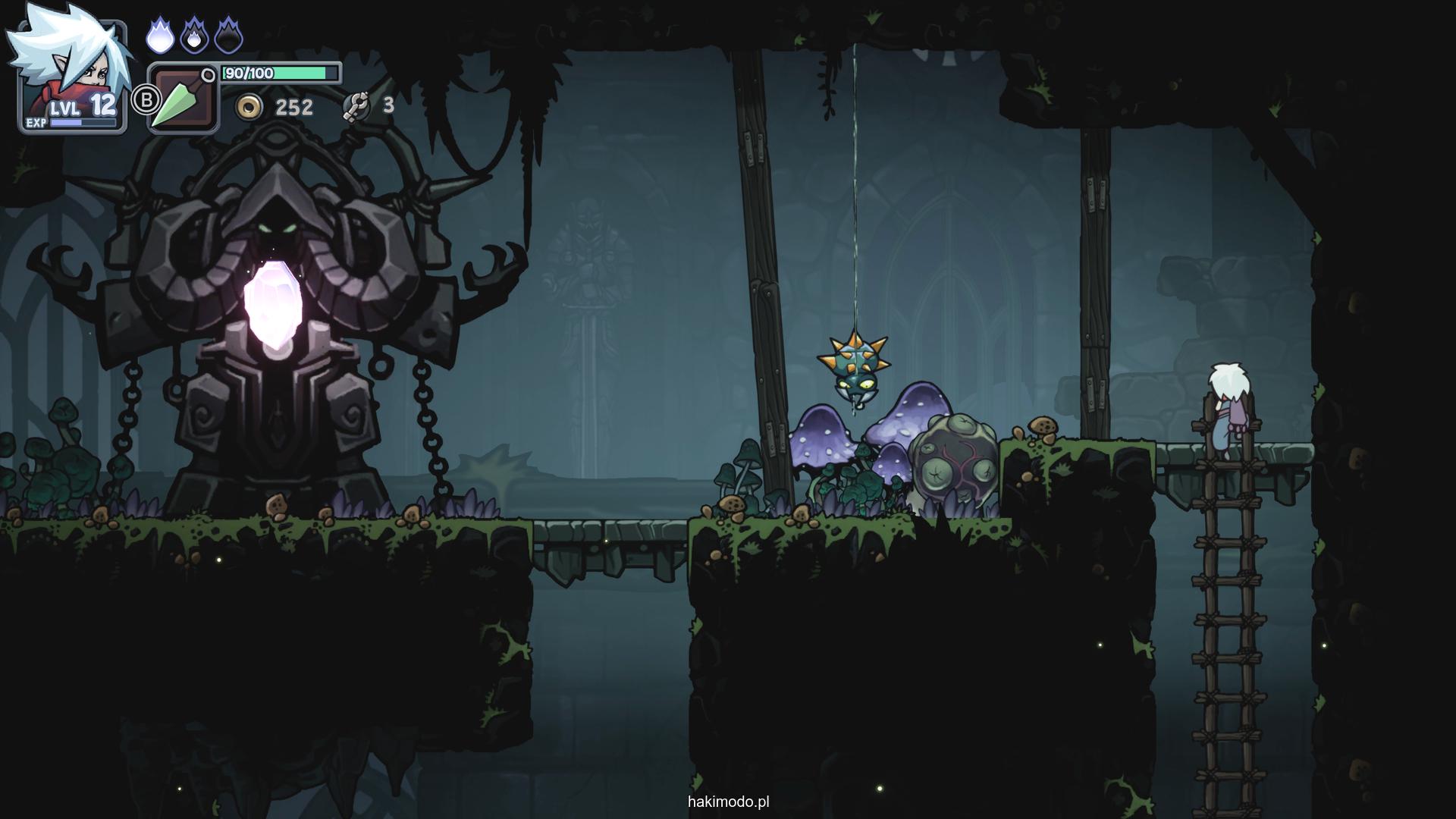Select the green kunai weapon slot

(x=182, y=99)
